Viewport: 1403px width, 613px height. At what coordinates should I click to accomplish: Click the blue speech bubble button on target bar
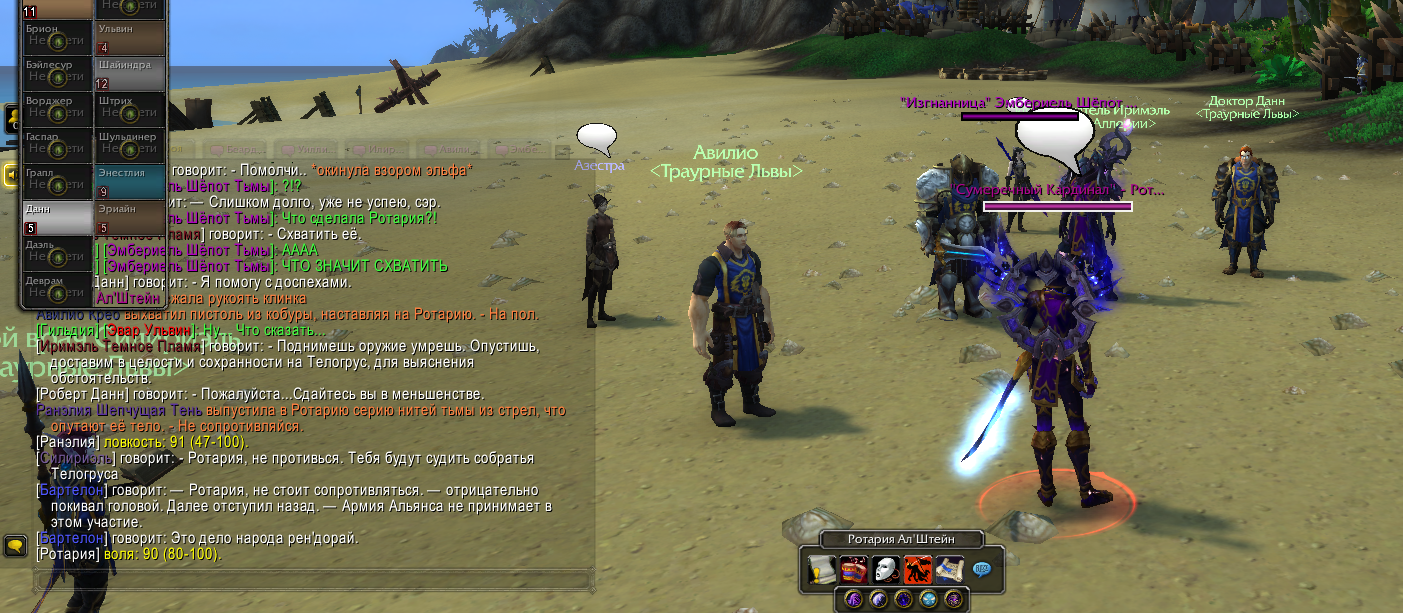982,569
